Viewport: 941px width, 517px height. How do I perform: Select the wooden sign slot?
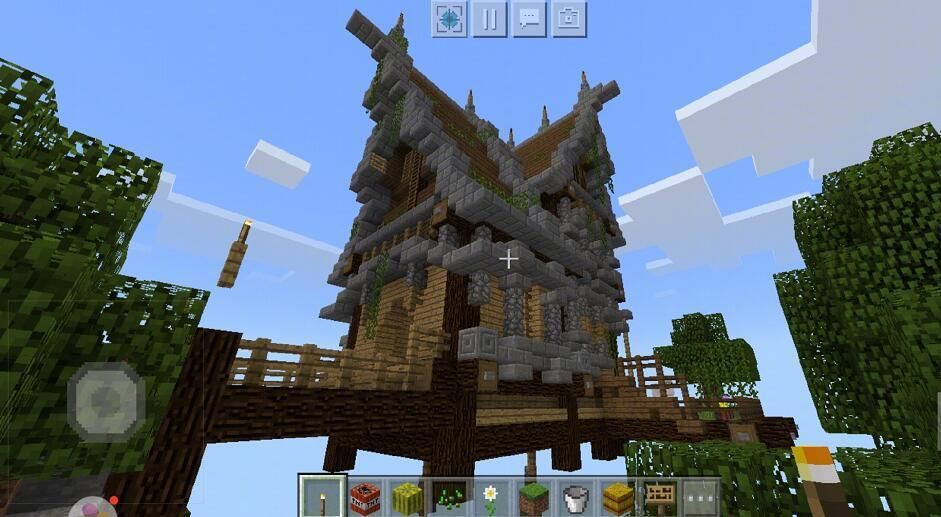coord(658,496)
